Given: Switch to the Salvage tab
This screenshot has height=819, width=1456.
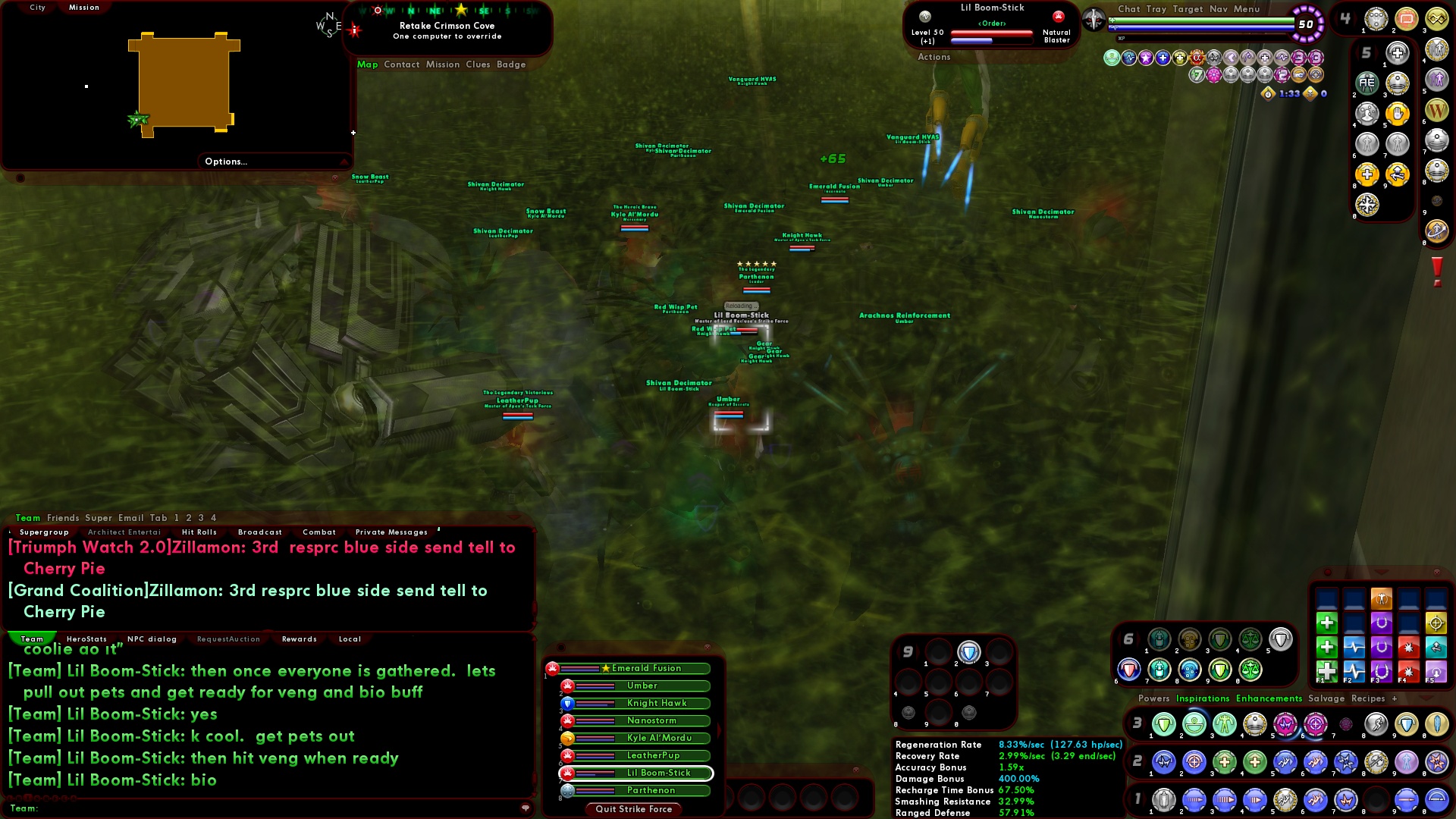Looking at the screenshot, I should coord(1326,698).
